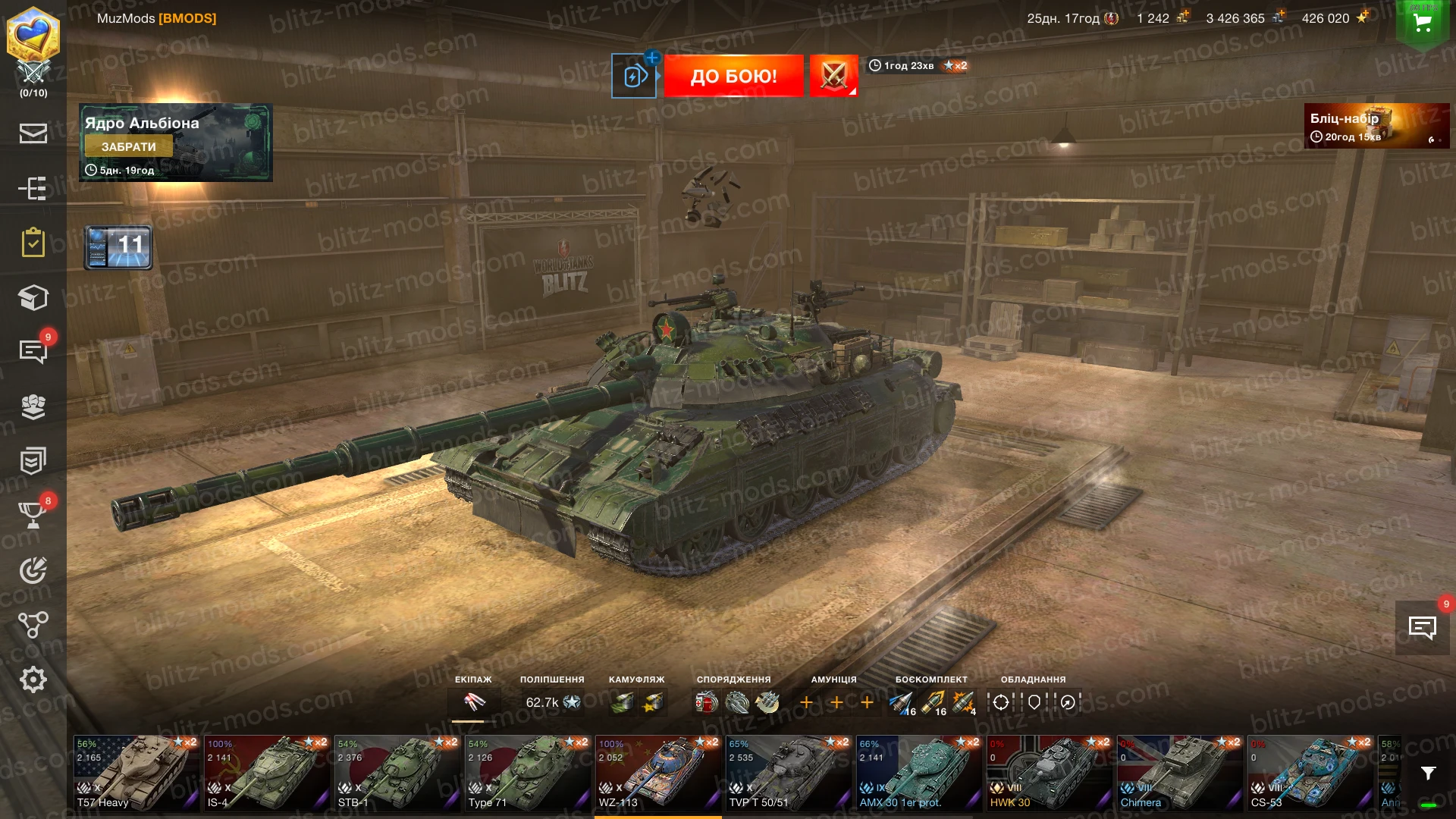Start battle with the ДО БОЮ! button

pos(733,76)
